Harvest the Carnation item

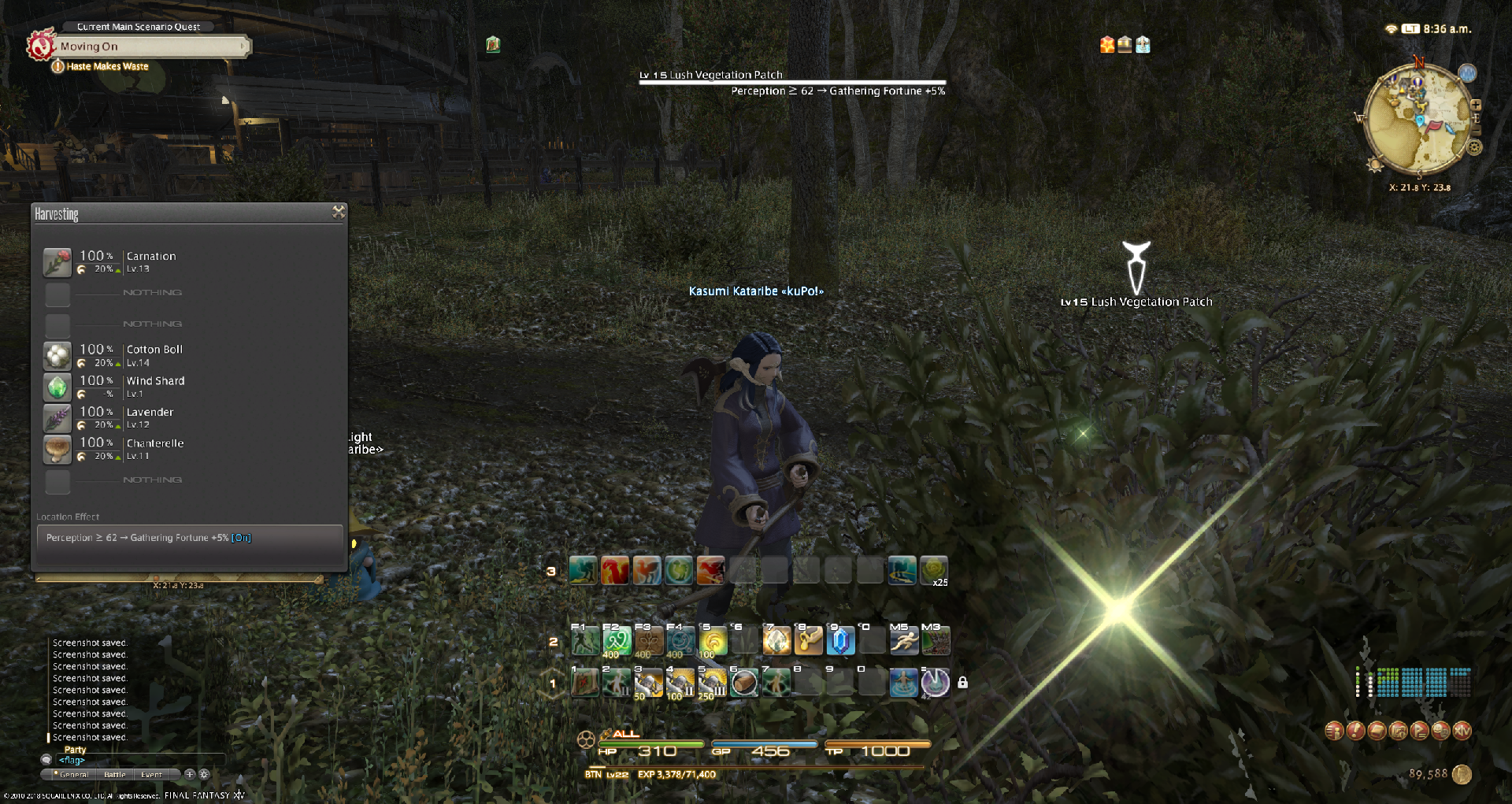(x=150, y=261)
